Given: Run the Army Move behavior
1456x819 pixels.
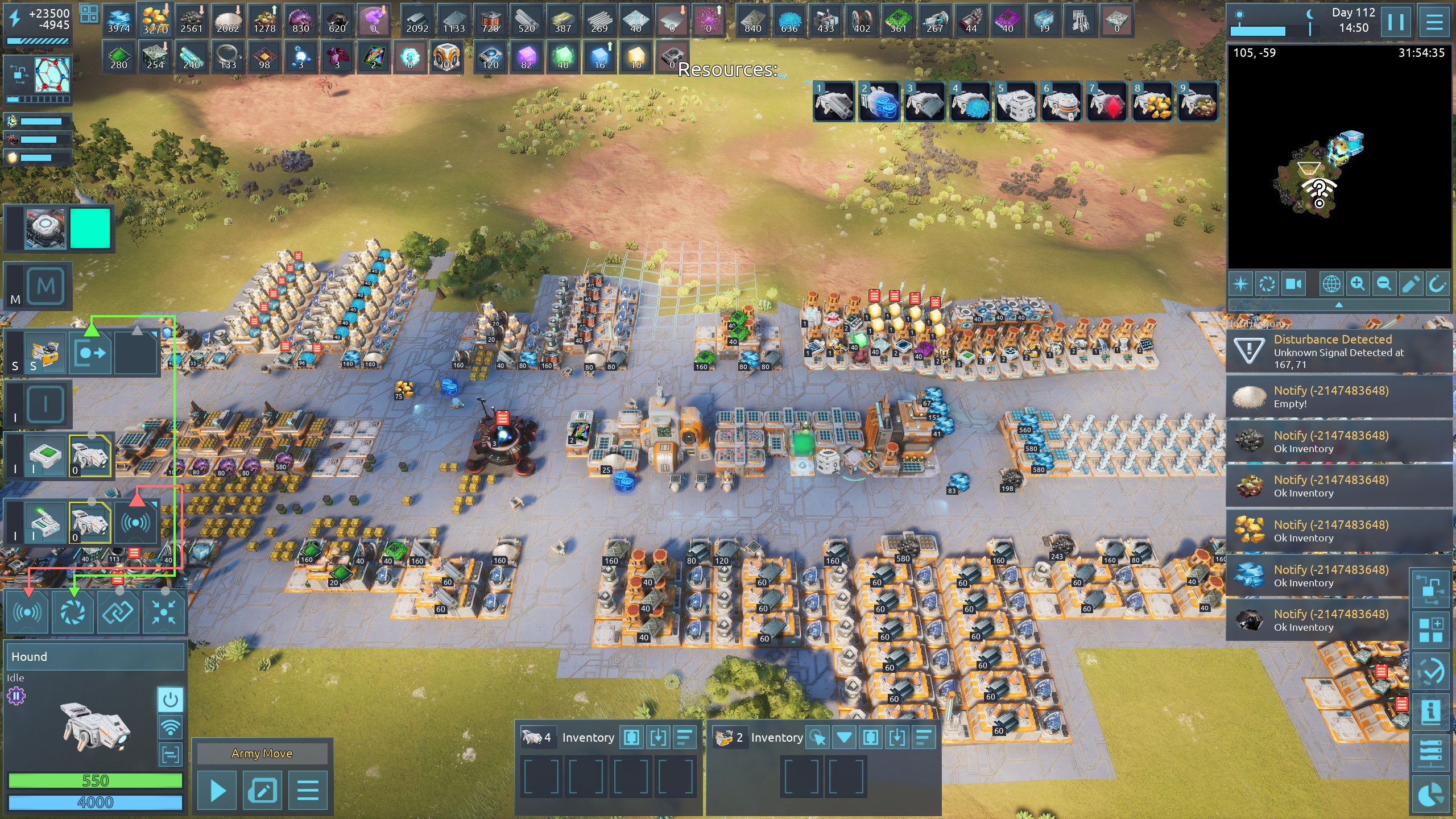Looking at the screenshot, I should pos(217,790).
